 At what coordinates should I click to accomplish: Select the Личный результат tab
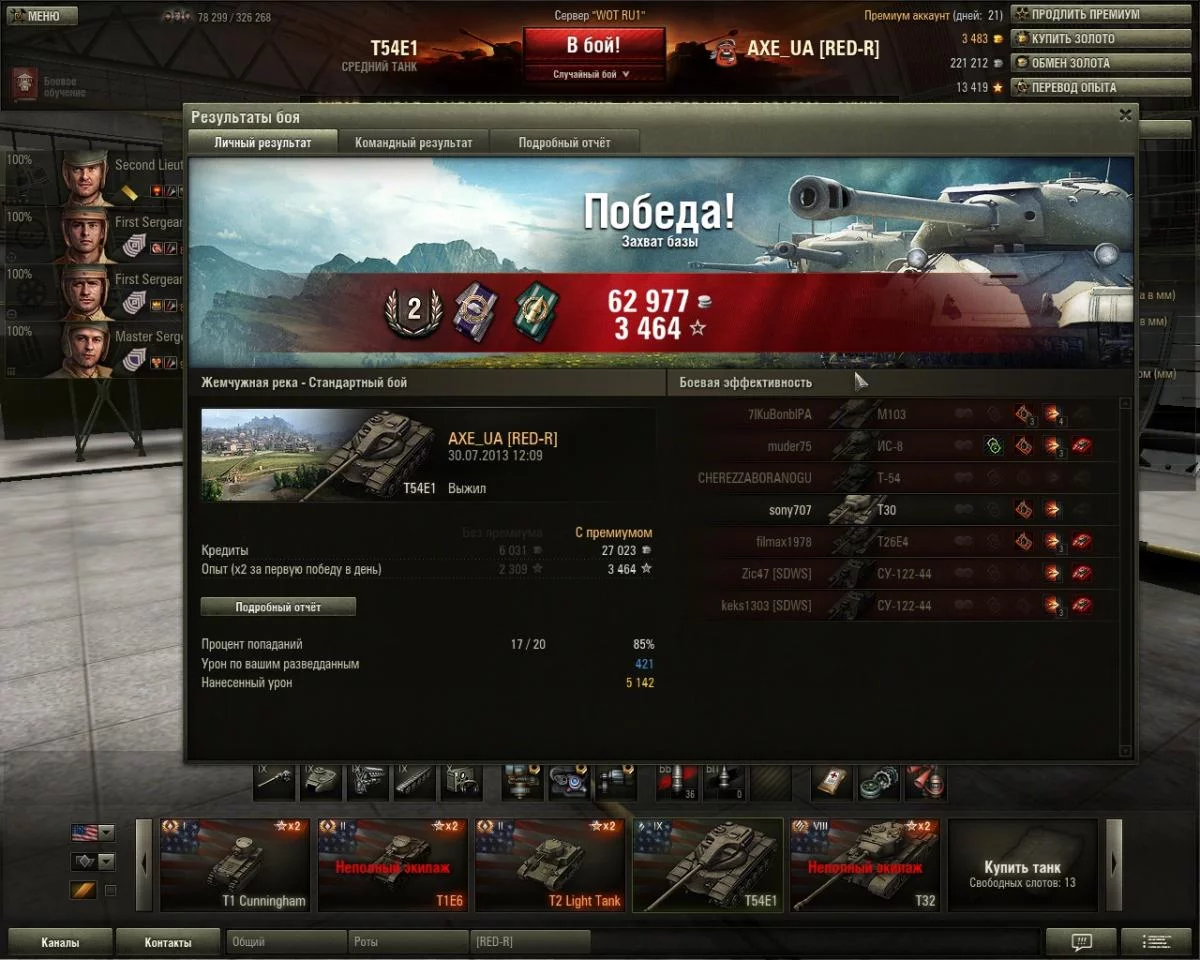pyautogui.click(x=262, y=143)
